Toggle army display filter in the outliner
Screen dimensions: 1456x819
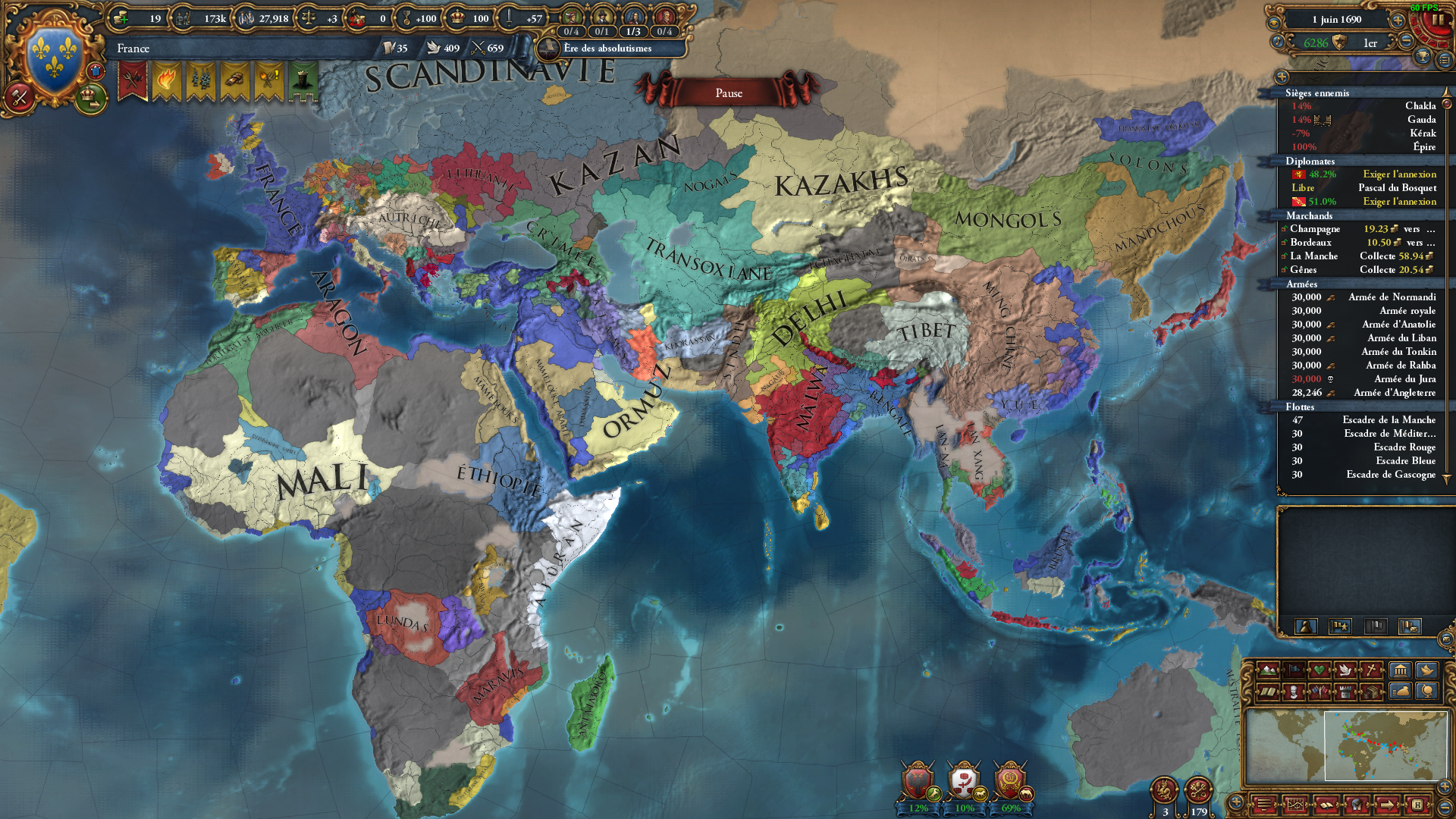tap(1340, 626)
